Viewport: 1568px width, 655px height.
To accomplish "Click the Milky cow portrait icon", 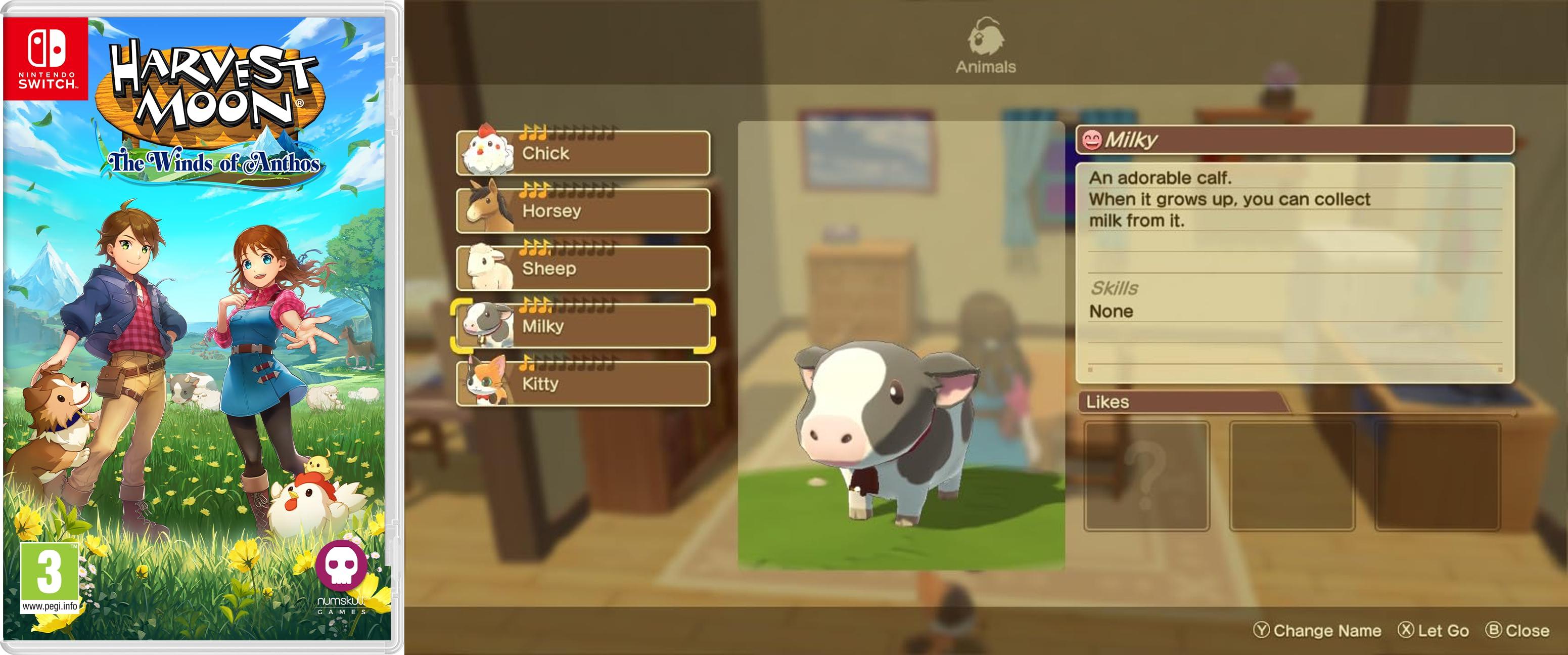I will click(487, 322).
